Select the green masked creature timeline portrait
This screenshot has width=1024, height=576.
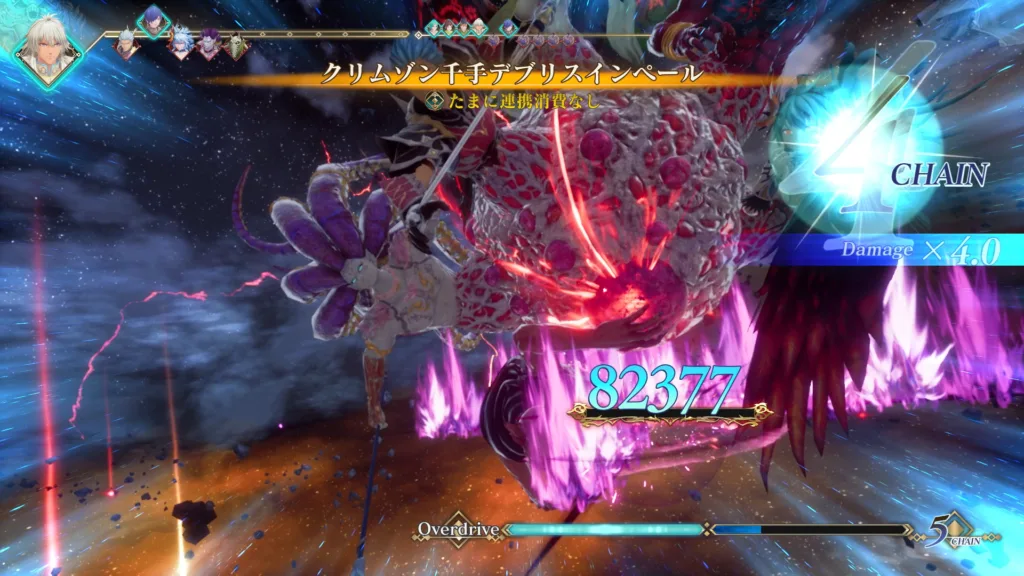click(236, 45)
